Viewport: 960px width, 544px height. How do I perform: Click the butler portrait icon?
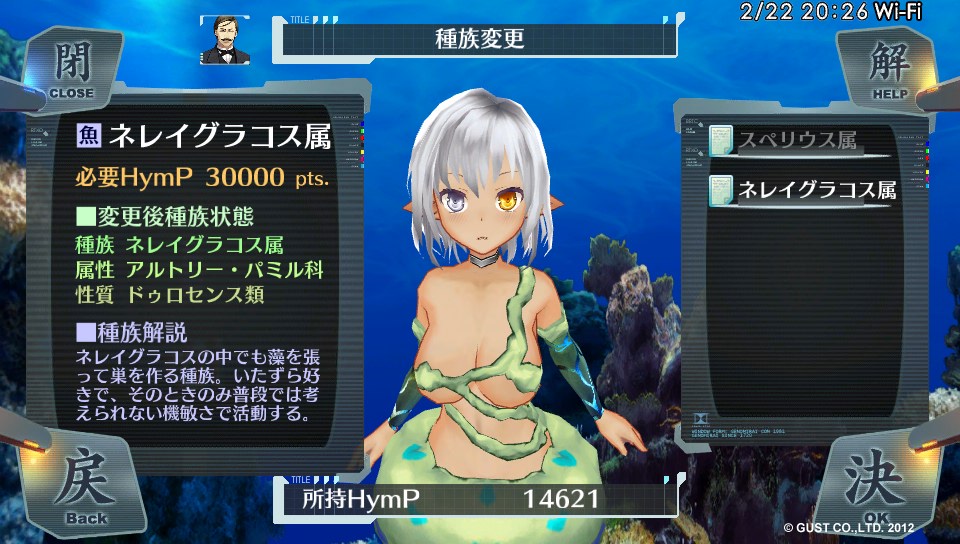click(225, 40)
